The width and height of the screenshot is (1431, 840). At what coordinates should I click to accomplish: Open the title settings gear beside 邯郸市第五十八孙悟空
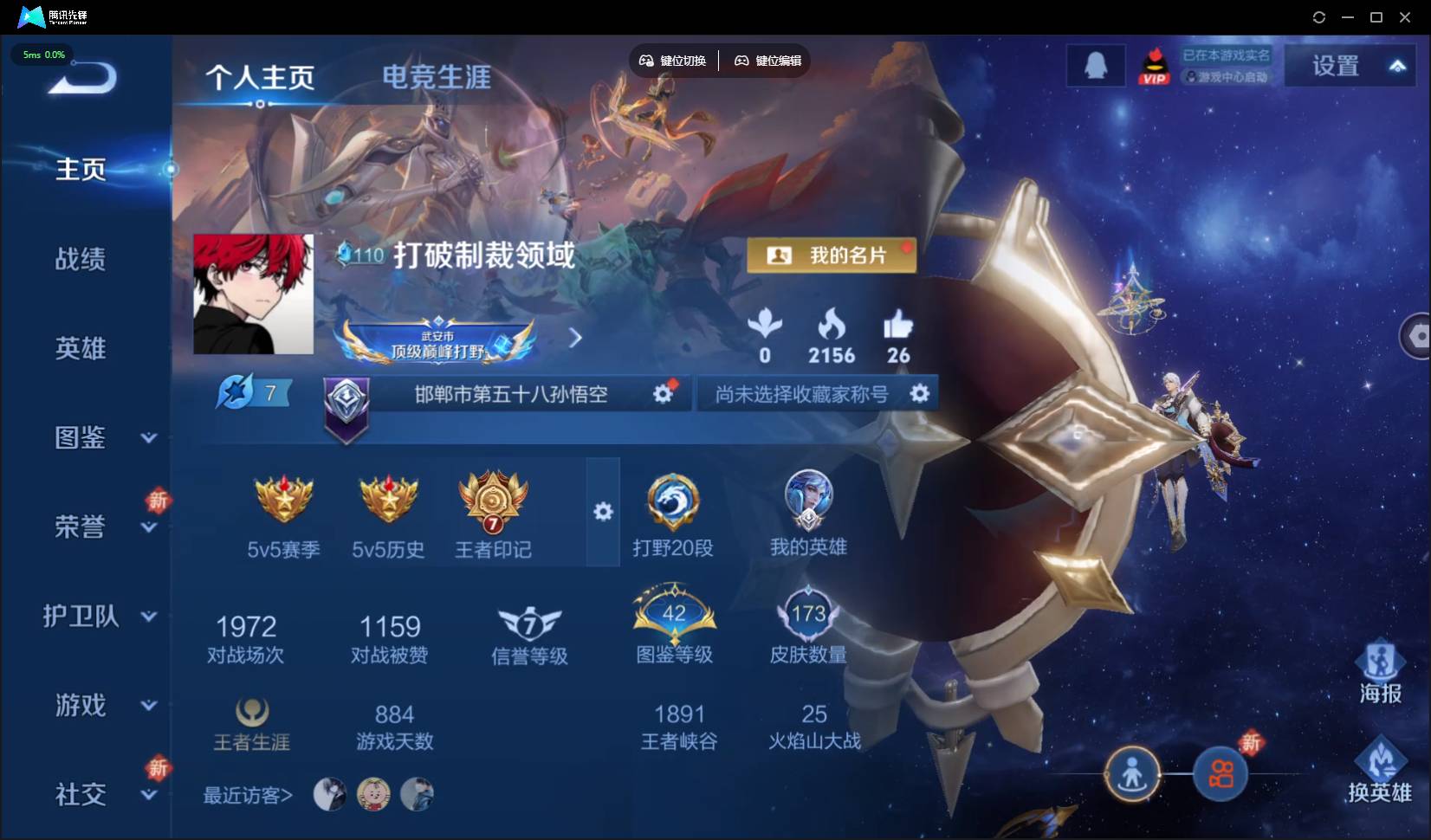point(663,392)
